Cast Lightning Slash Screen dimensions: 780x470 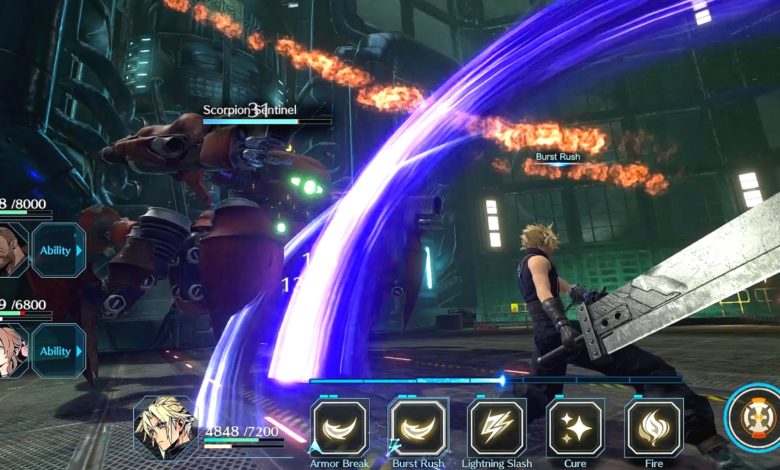point(497,427)
